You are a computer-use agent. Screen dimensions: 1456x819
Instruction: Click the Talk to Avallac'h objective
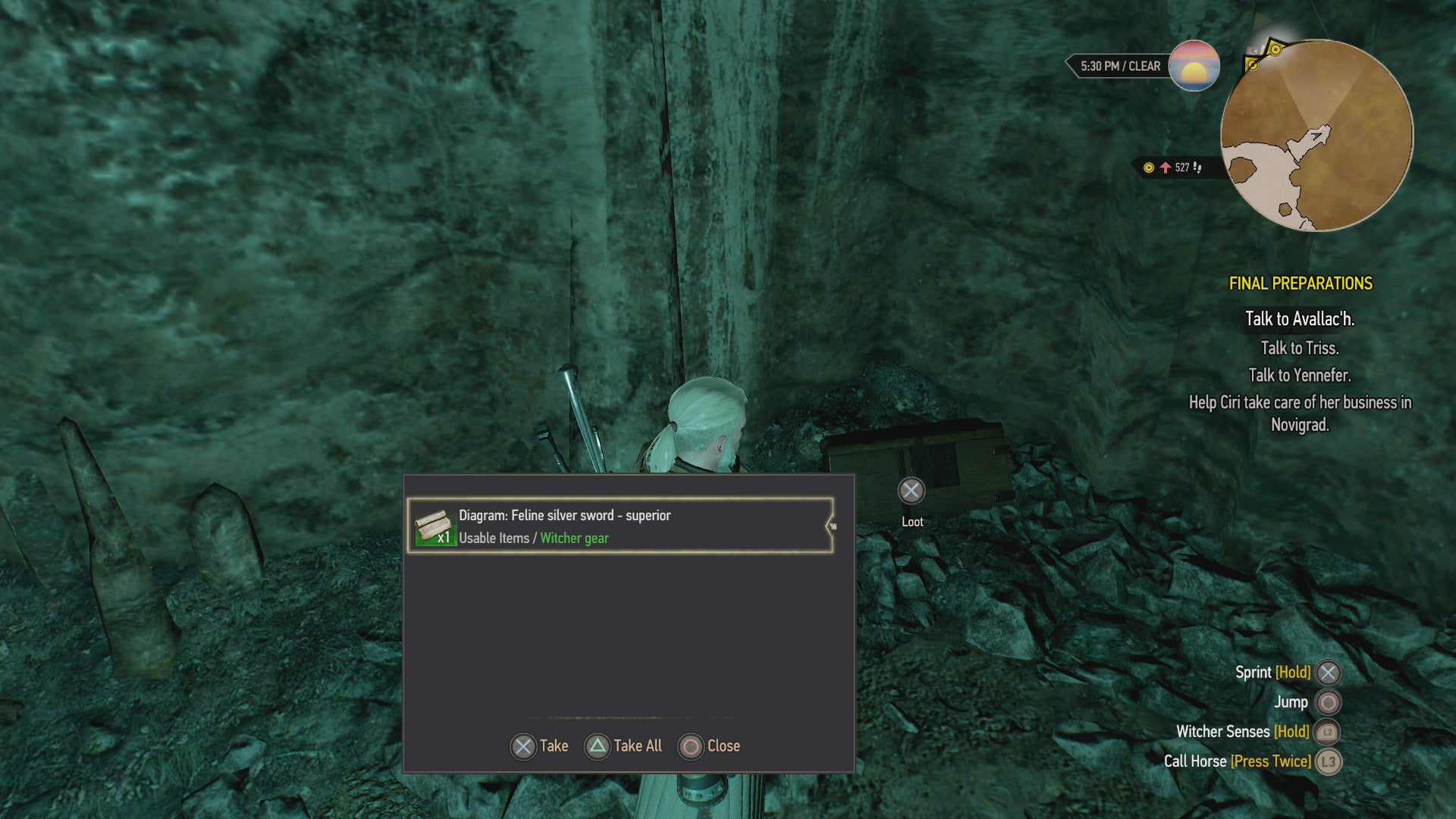(x=1299, y=319)
